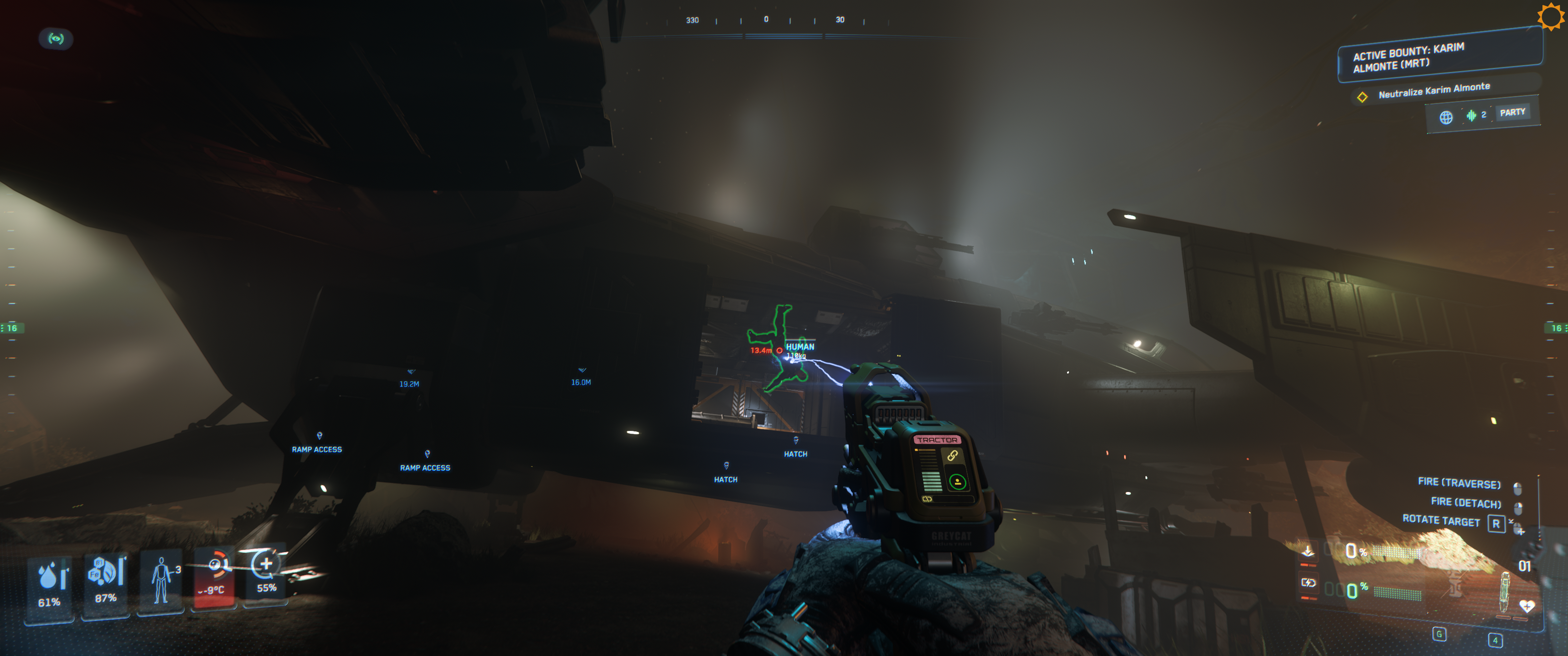The image size is (1568, 656).
Task: Select the Human target label
Action: (x=800, y=346)
